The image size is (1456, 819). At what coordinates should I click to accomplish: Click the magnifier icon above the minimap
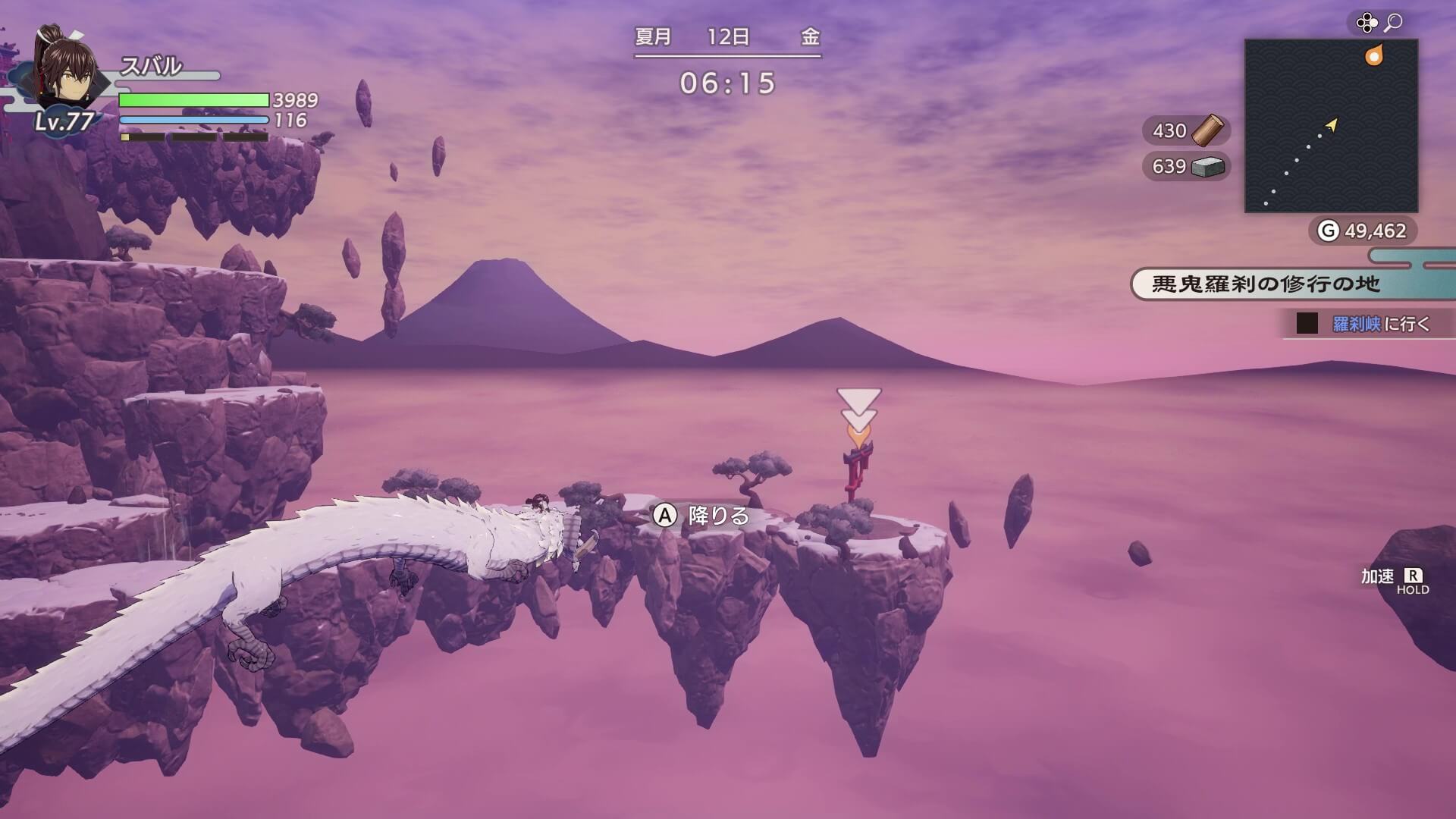pyautogui.click(x=1393, y=24)
